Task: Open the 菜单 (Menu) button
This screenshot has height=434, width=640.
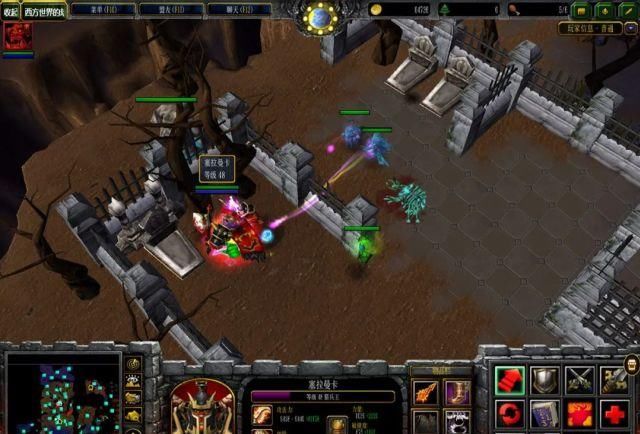Action: tap(102, 9)
